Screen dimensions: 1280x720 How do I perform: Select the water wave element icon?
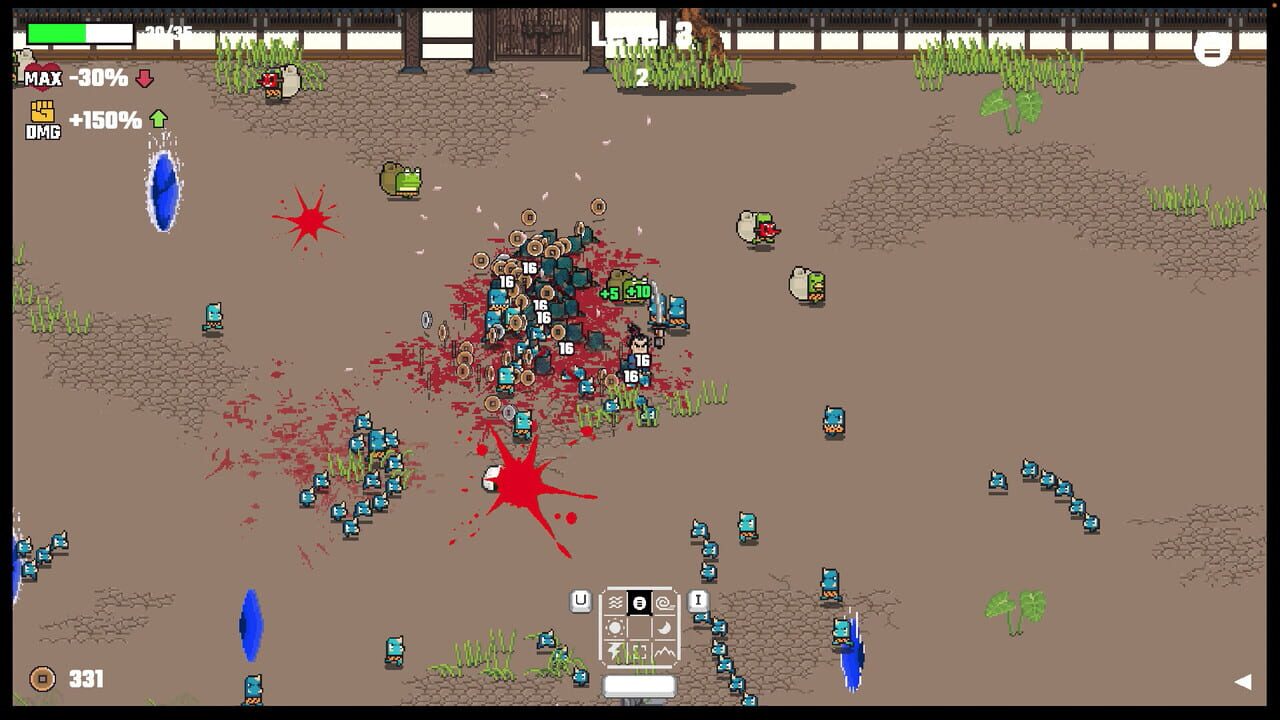tap(616, 602)
